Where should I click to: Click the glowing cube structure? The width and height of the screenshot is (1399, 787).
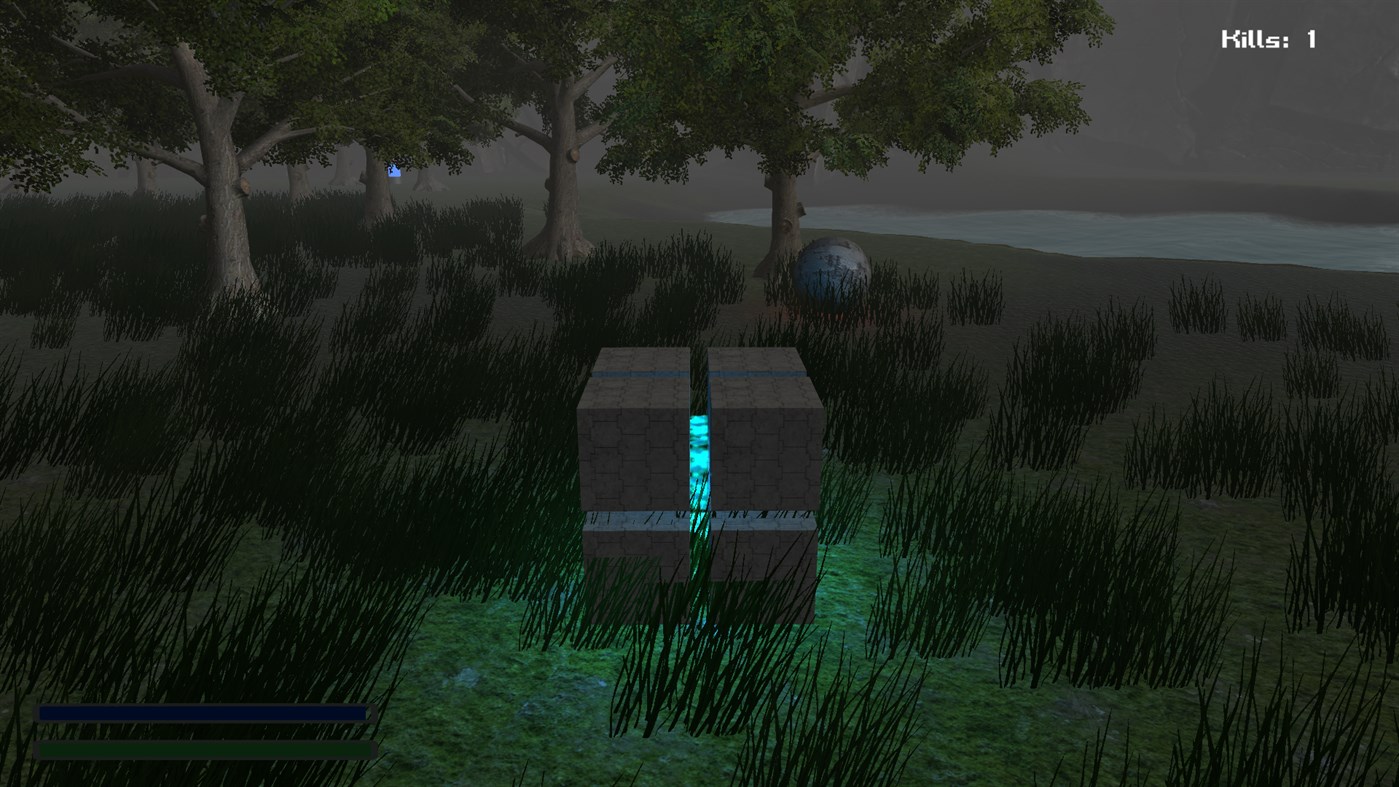coord(697,470)
